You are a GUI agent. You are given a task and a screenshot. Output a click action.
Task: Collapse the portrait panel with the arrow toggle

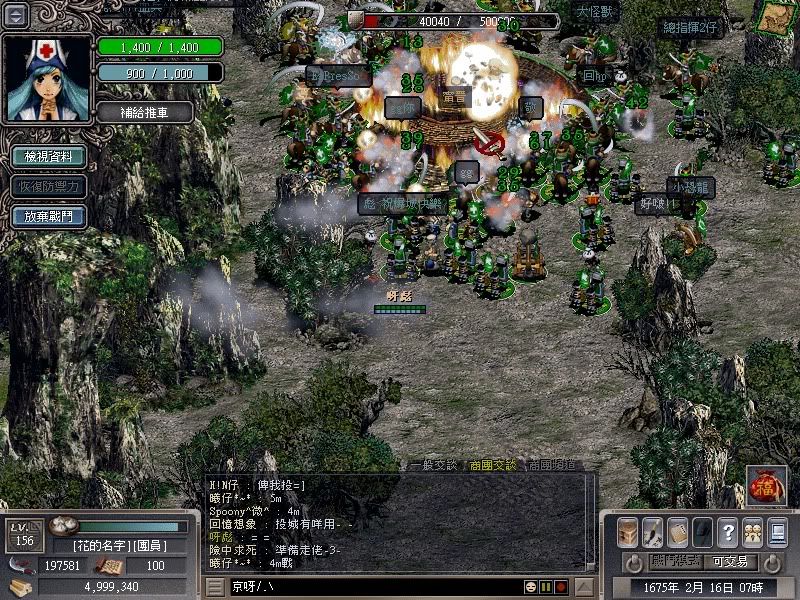click(x=18, y=16)
